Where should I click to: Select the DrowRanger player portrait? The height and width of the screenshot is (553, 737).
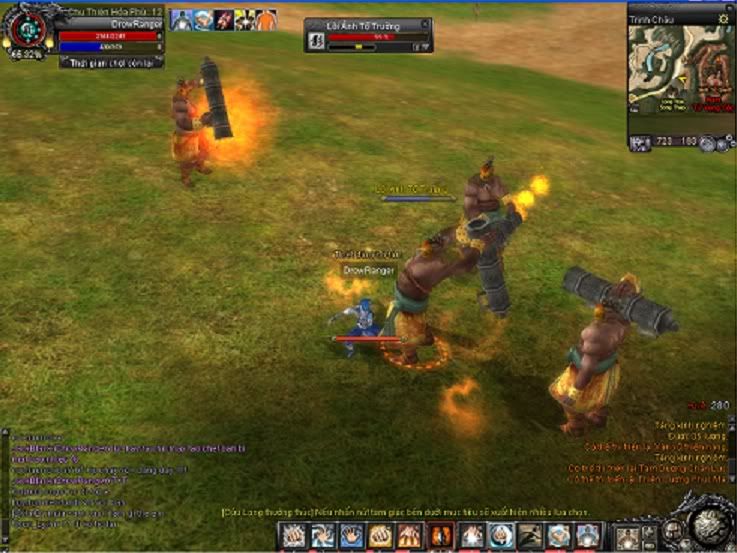[x=28, y=32]
